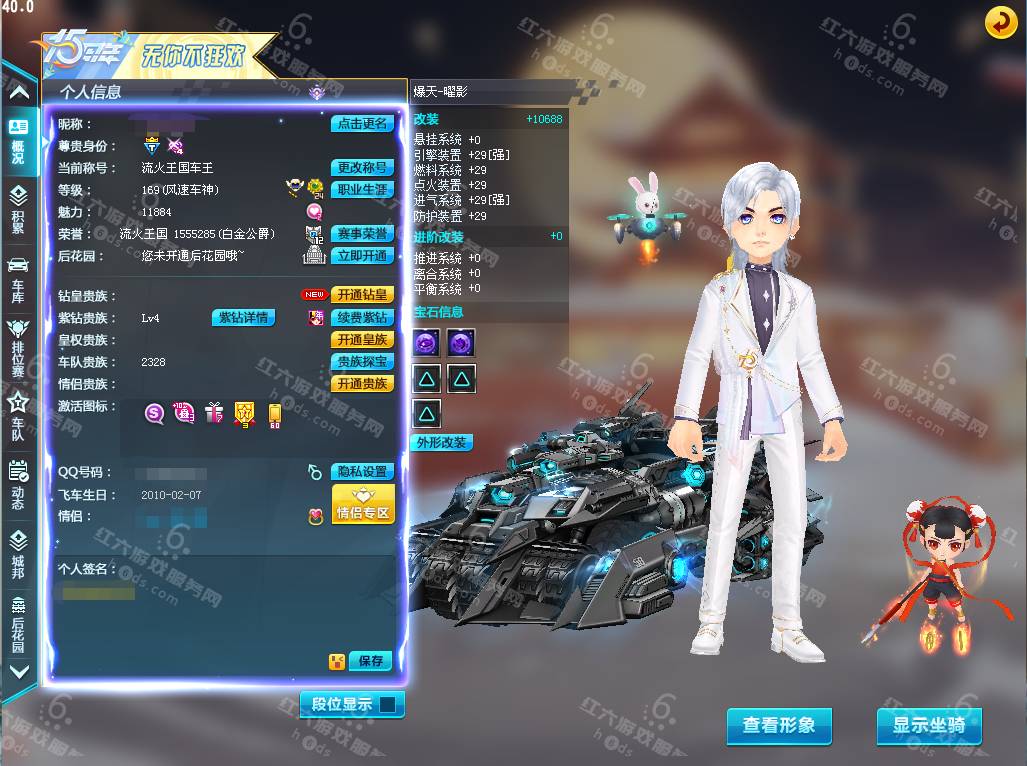
Task: Select the 开通钻皇 button
Action: pyautogui.click(x=362, y=295)
